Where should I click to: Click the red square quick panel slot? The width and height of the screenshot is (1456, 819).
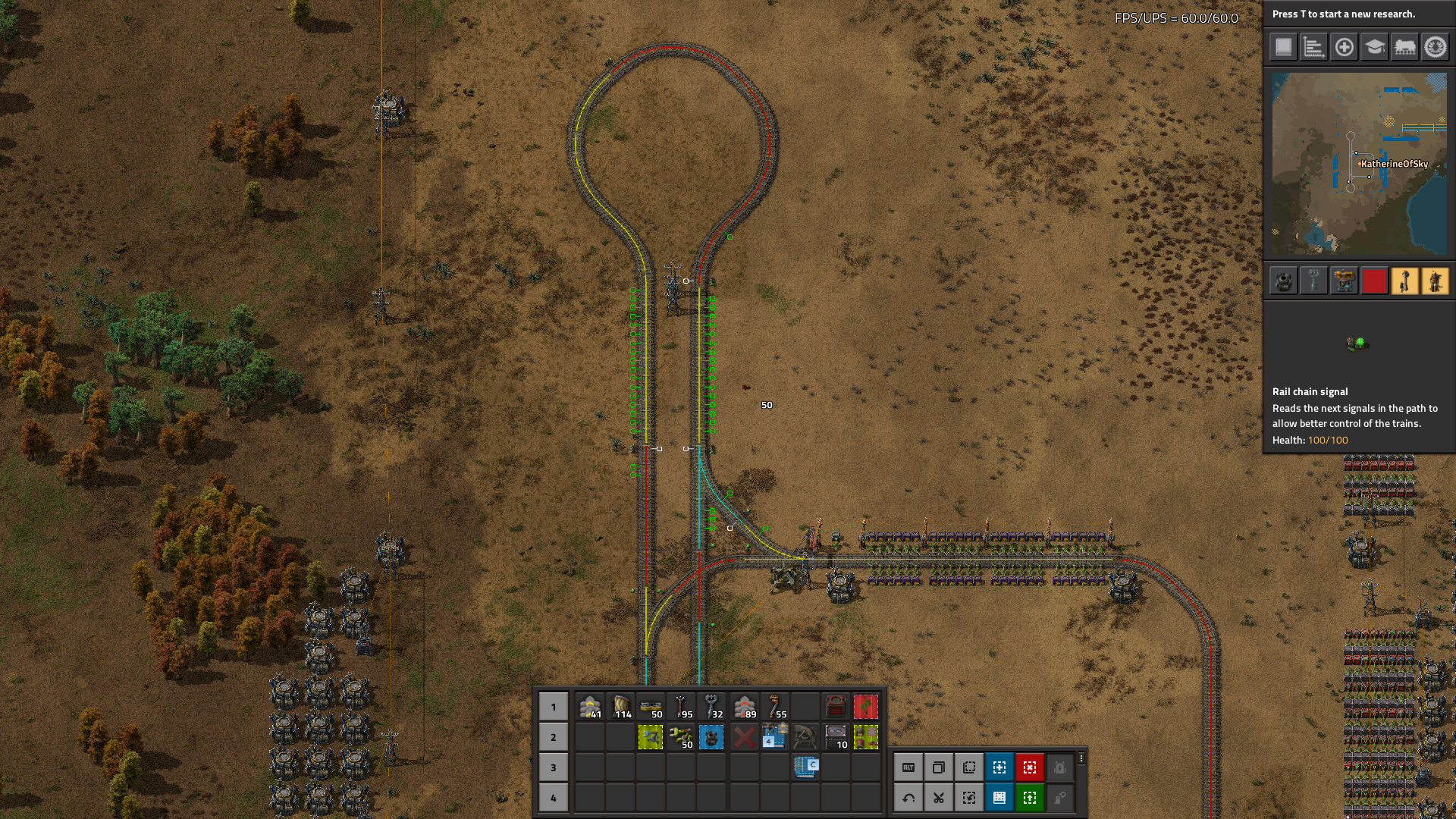(1374, 281)
